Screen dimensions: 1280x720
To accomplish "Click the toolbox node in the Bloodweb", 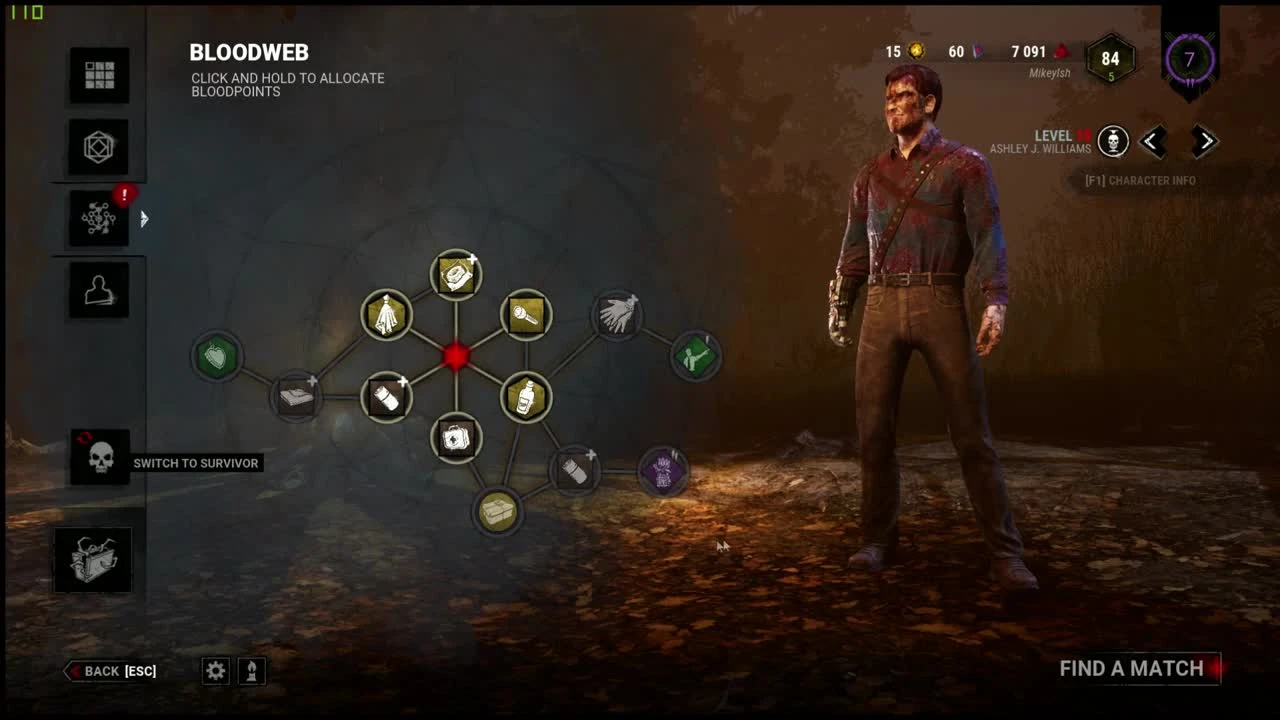I will (x=498, y=510).
